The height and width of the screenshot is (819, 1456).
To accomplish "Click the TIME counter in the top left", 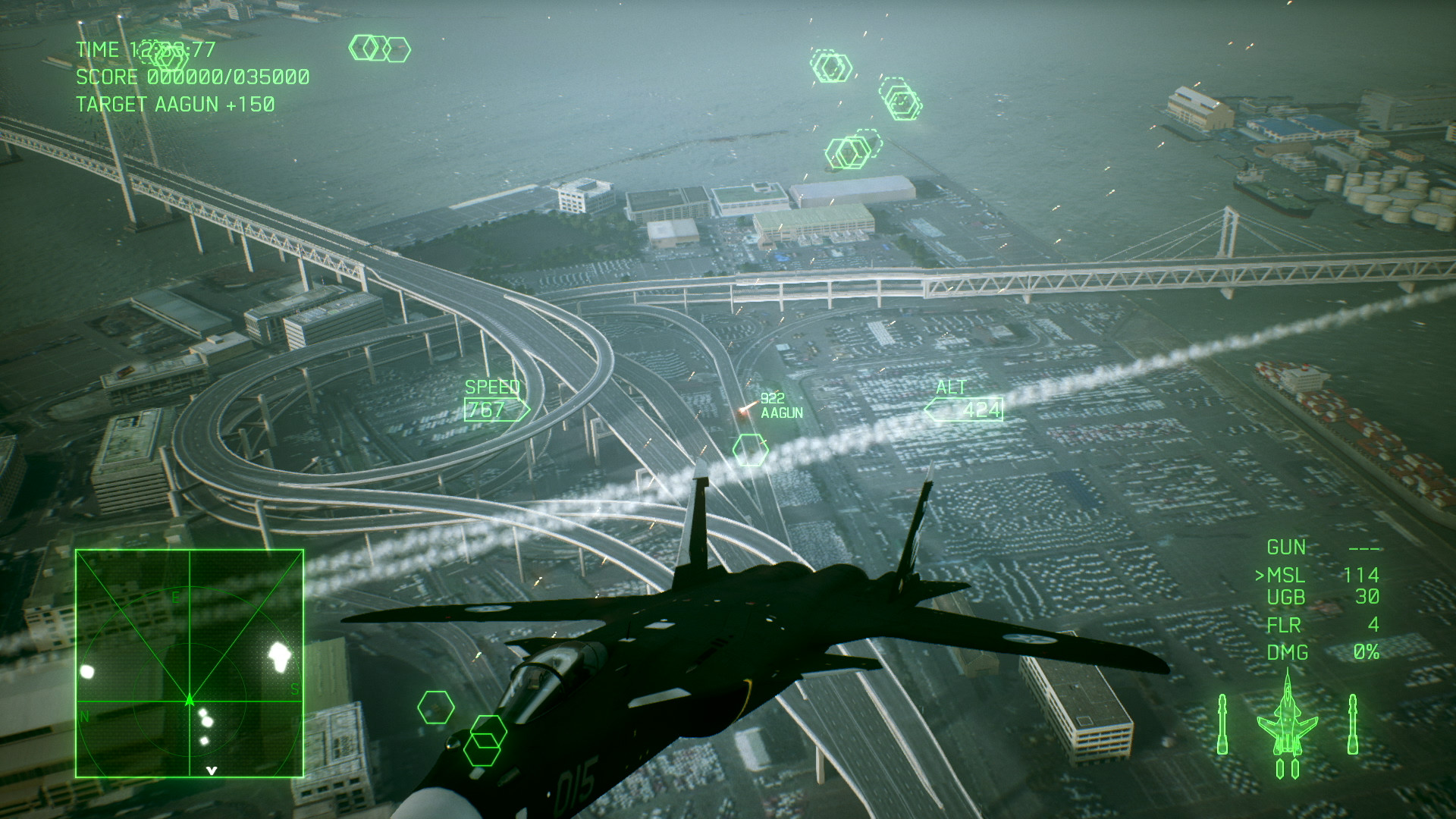I will [x=144, y=50].
